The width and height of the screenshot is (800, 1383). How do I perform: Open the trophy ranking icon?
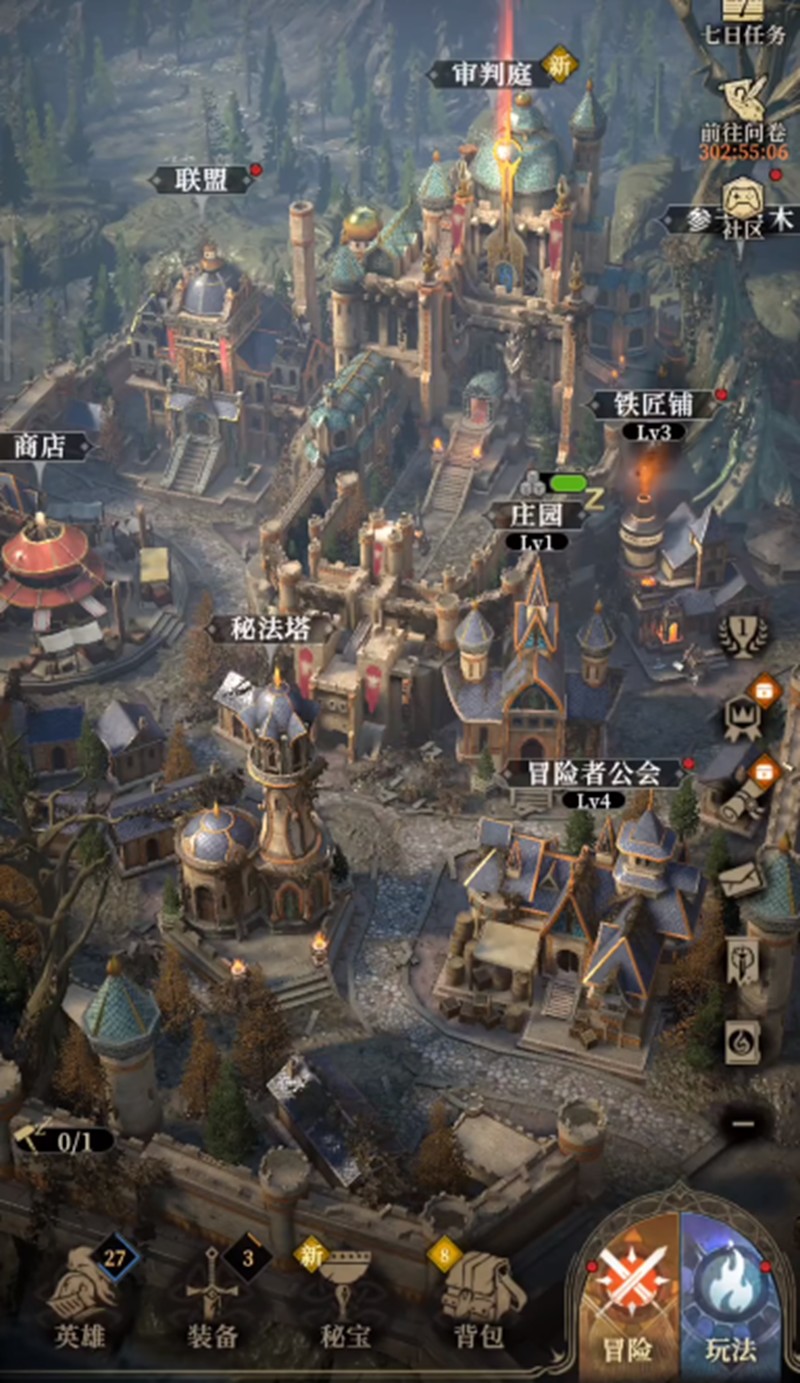(x=743, y=635)
